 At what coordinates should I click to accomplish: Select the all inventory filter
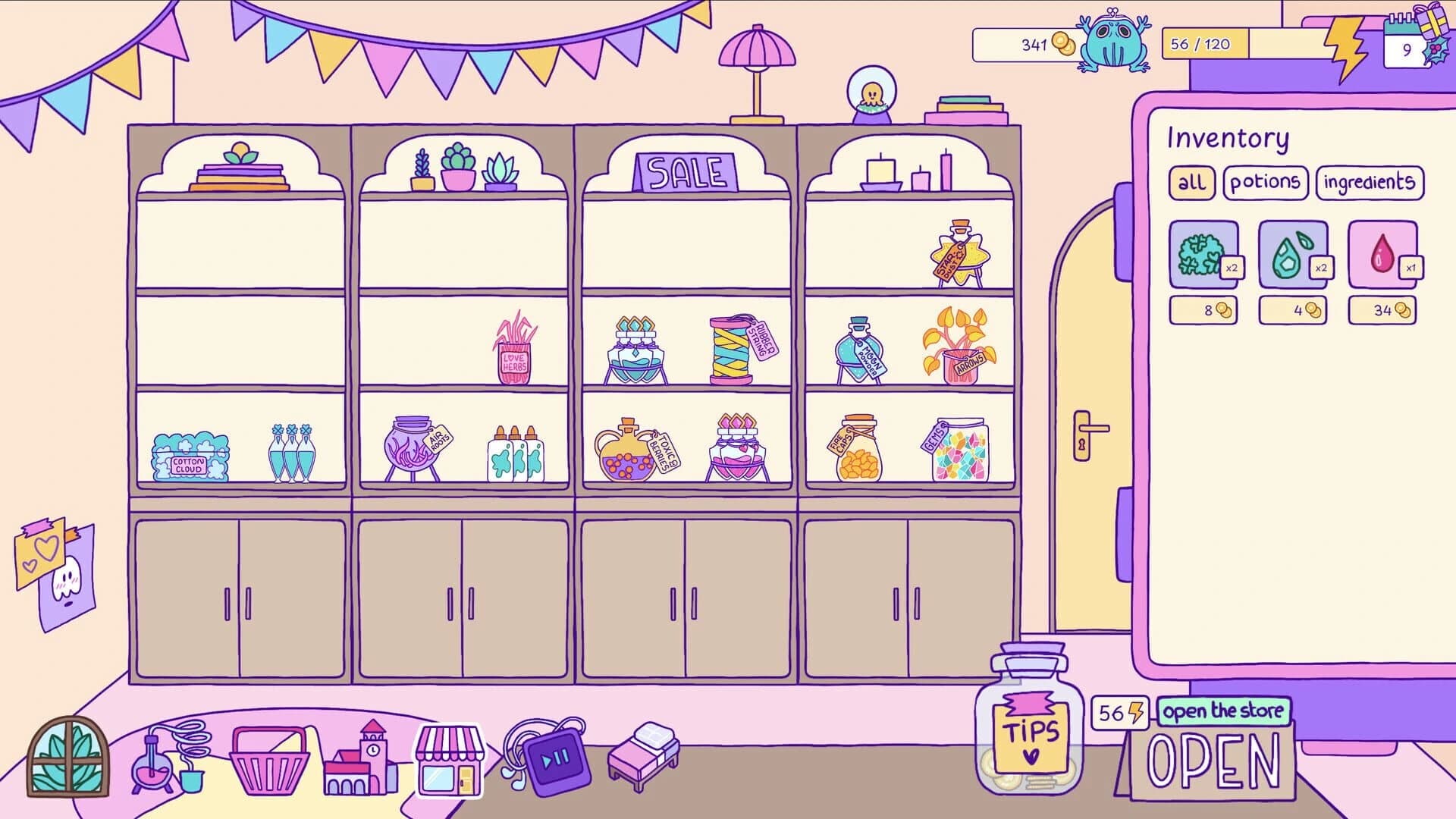click(1192, 182)
